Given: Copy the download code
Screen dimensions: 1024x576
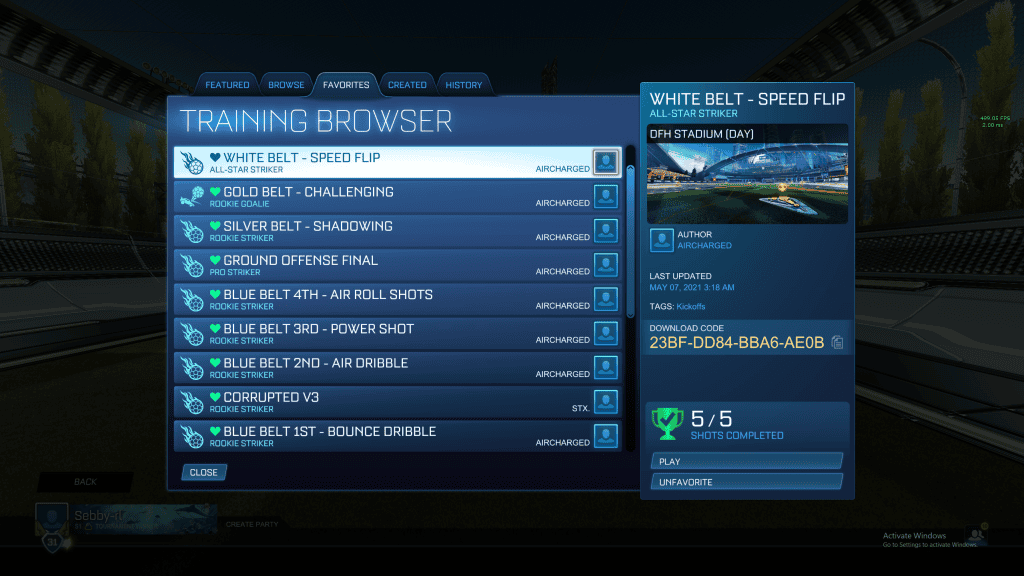Looking at the screenshot, I should click(837, 343).
